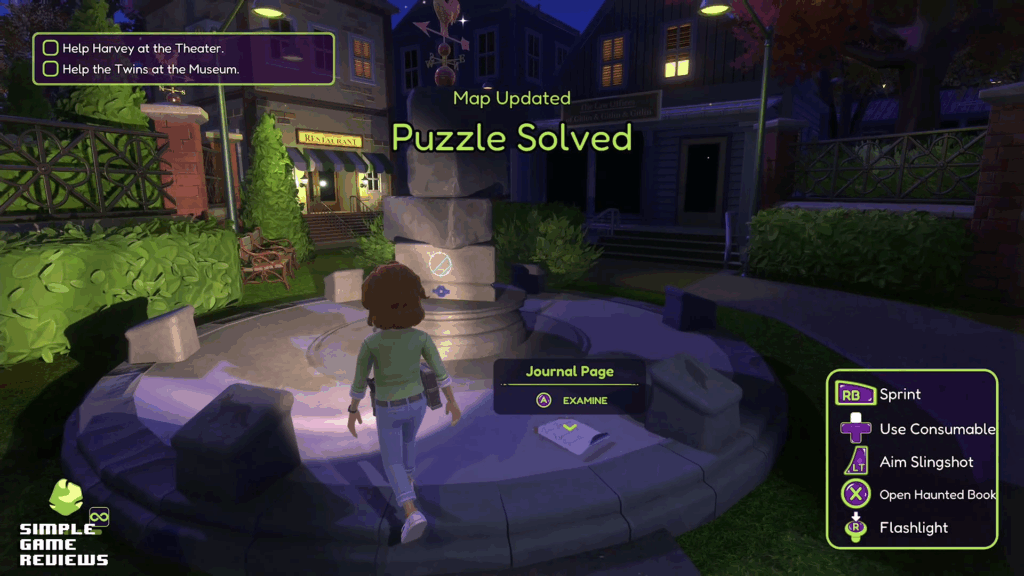Click the Journal Page interaction label
Image resolution: width=1024 pixels, height=576 pixels.
[570, 372]
